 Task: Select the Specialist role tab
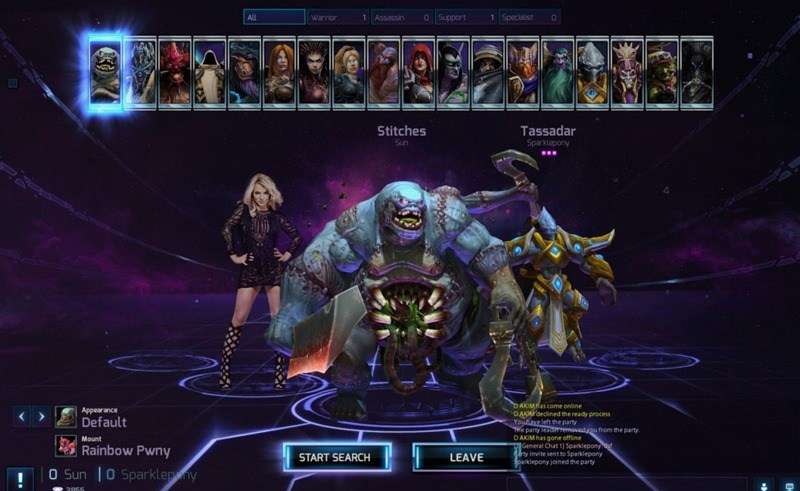click(529, 17)
